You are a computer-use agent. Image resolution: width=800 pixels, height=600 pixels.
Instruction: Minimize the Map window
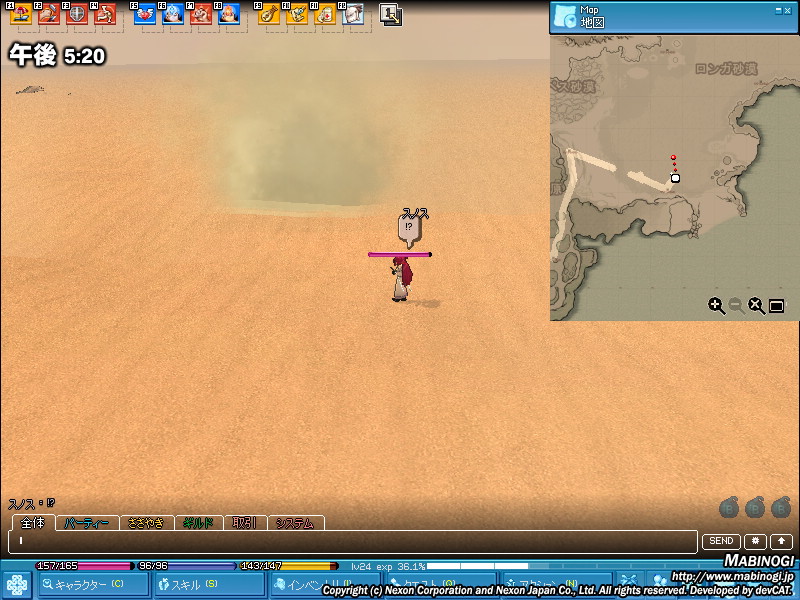[x=776, y=10]
